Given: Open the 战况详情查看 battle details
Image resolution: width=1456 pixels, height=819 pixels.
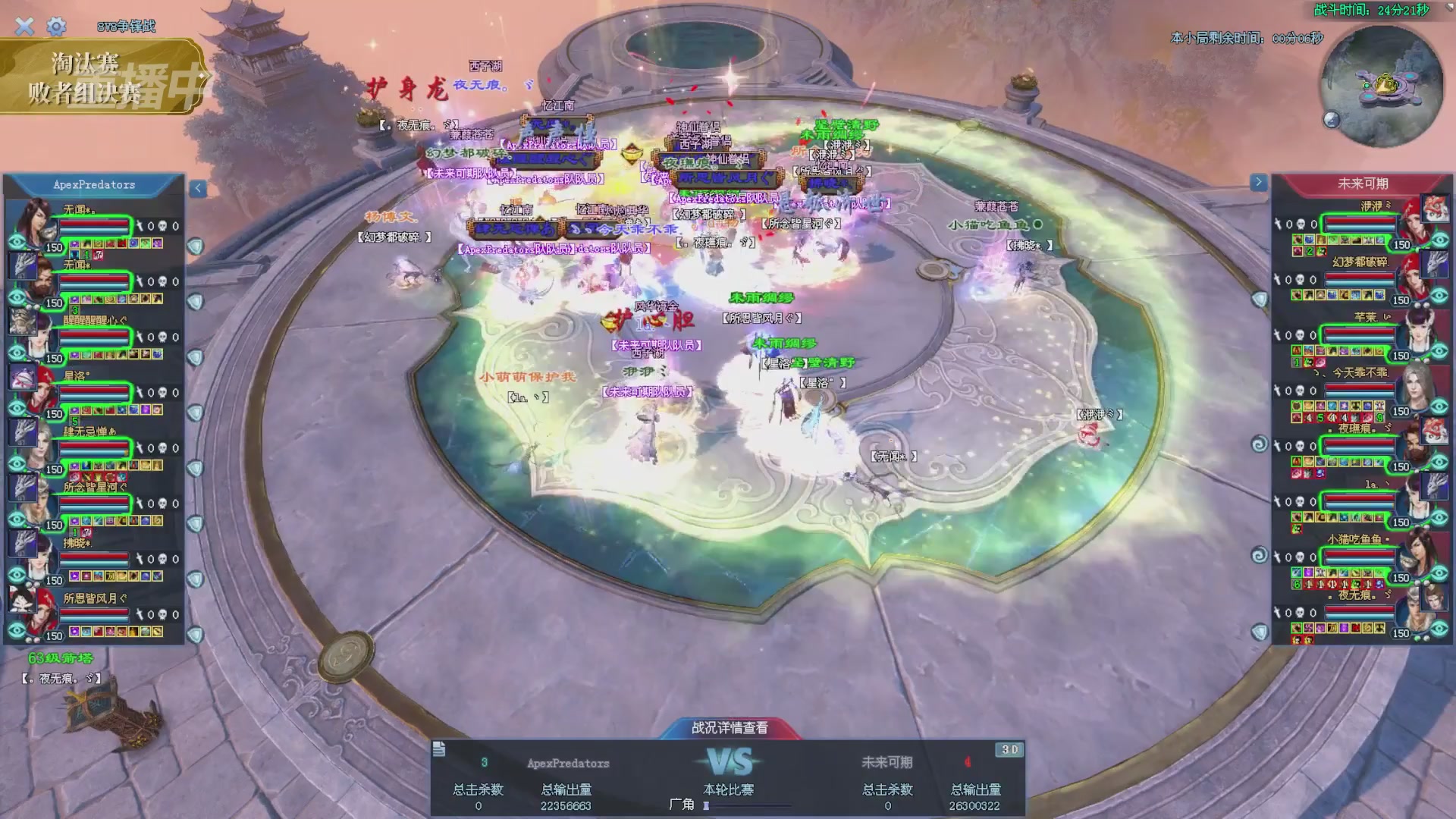Looking at the screenshot, I should click(x=729, y=728).
